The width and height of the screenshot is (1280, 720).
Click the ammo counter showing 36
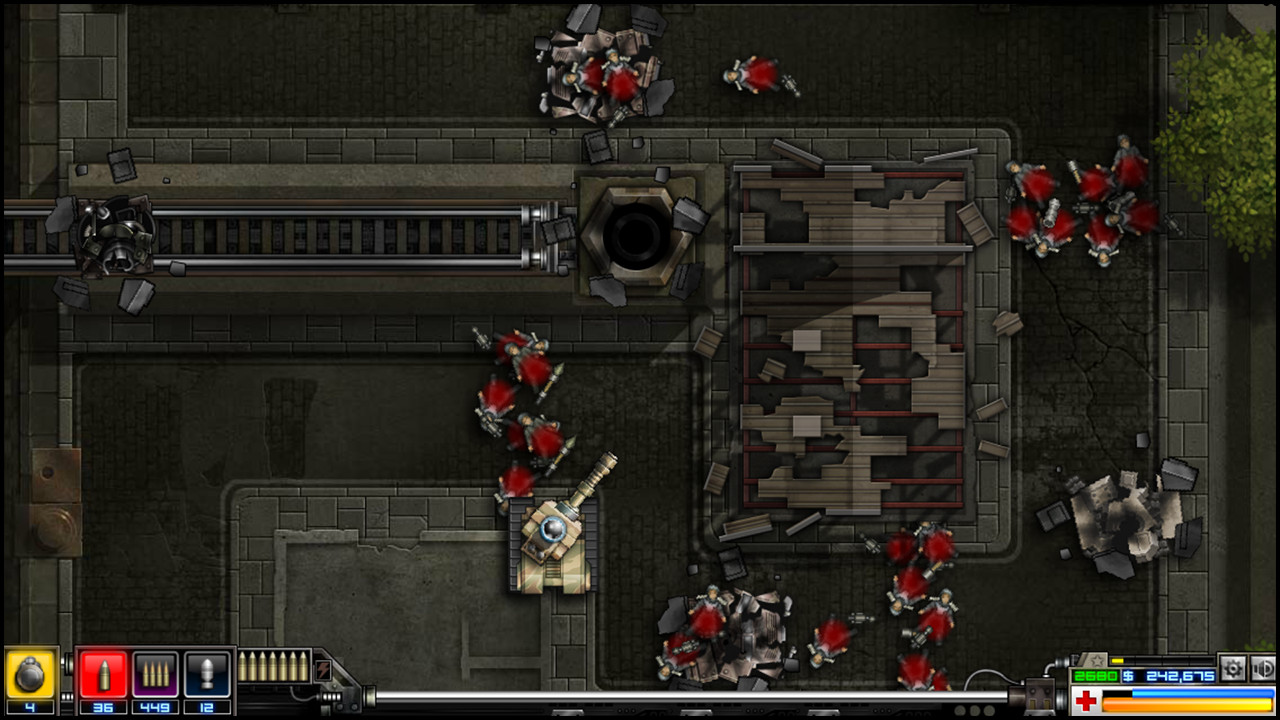pos(103,706)
